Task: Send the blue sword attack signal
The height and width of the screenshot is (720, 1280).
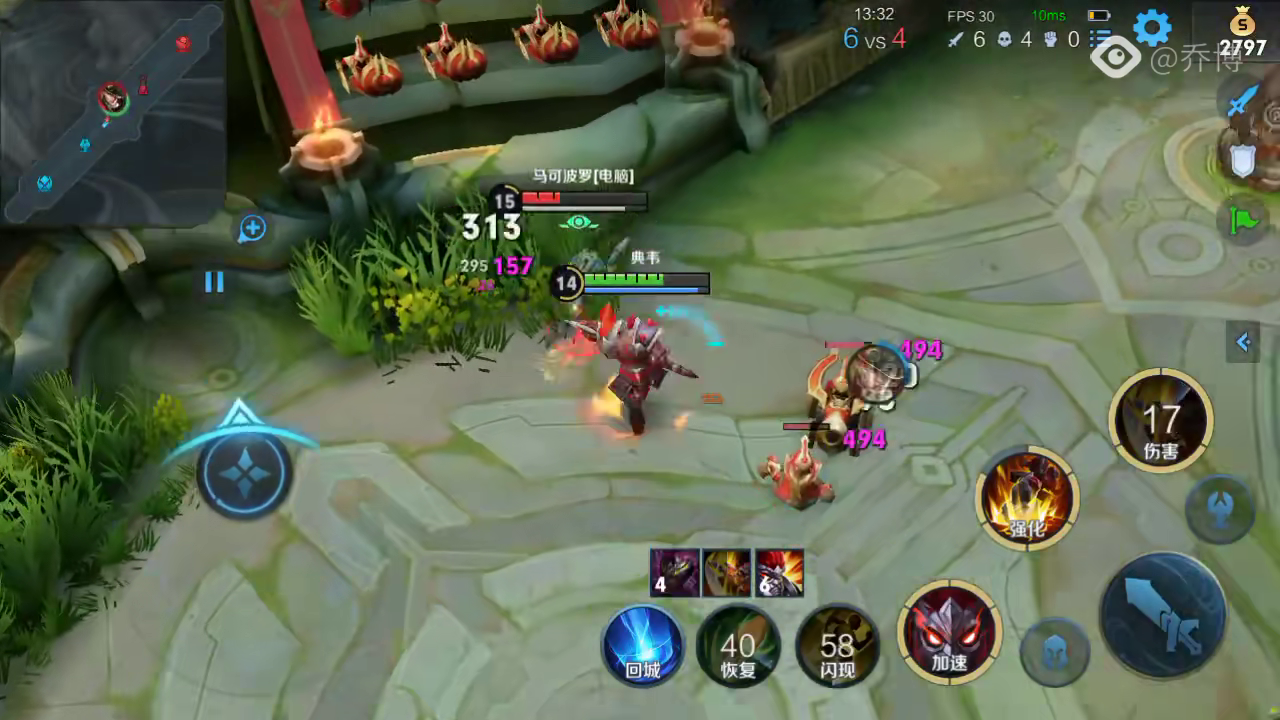Action: pos(1242,100)
